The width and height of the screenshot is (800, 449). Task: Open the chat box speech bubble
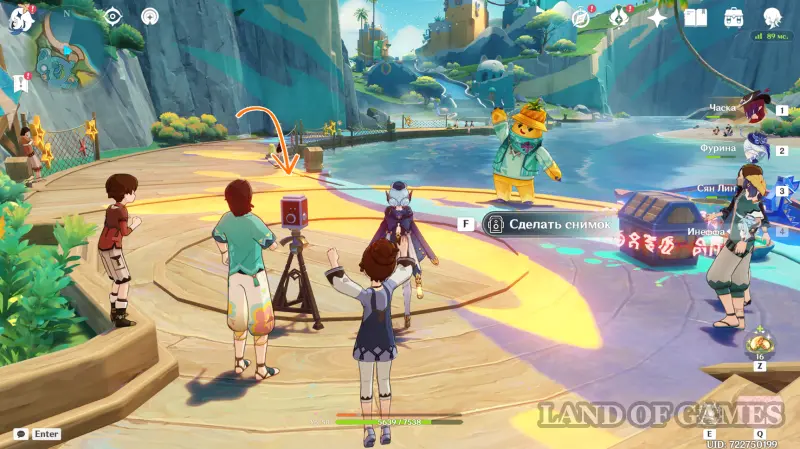tap(21, 434)
